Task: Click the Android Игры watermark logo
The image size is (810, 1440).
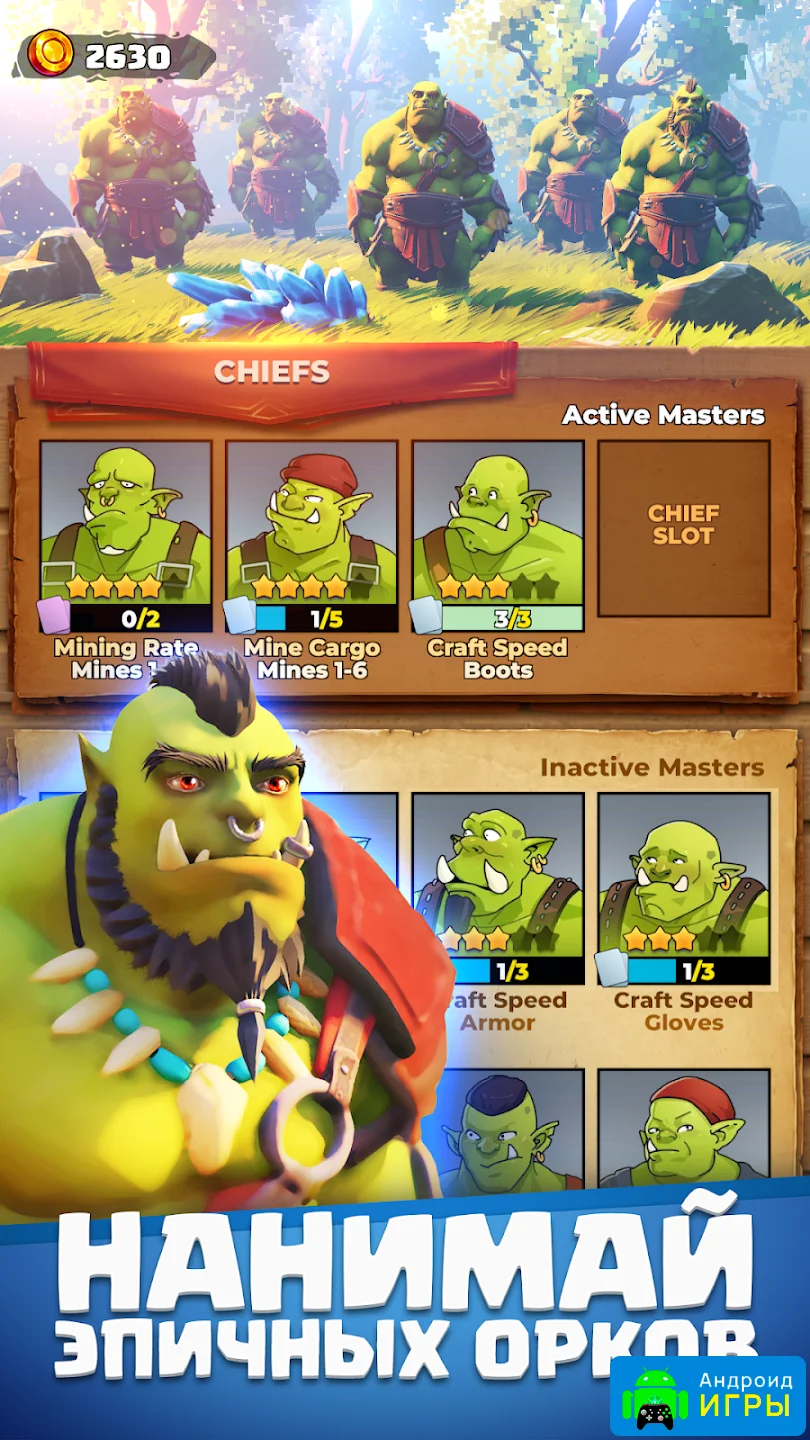Action: point(708,1394)
